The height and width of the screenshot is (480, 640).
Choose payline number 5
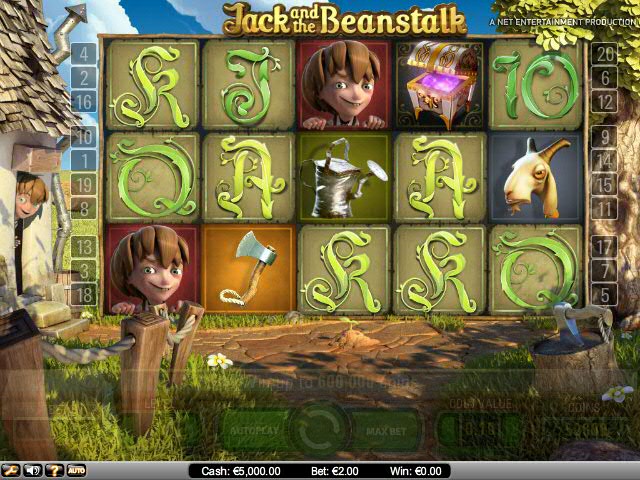click(604, 294)
